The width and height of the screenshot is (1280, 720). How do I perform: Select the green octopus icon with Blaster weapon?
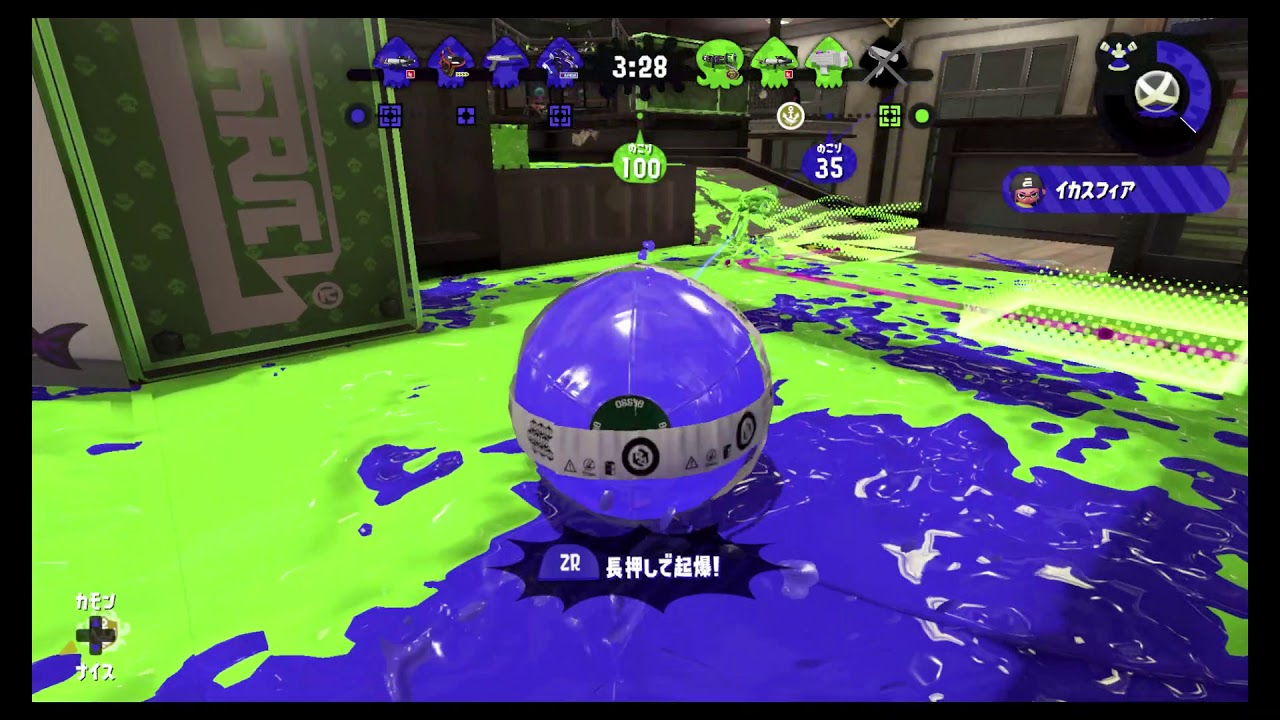[722, 63]
